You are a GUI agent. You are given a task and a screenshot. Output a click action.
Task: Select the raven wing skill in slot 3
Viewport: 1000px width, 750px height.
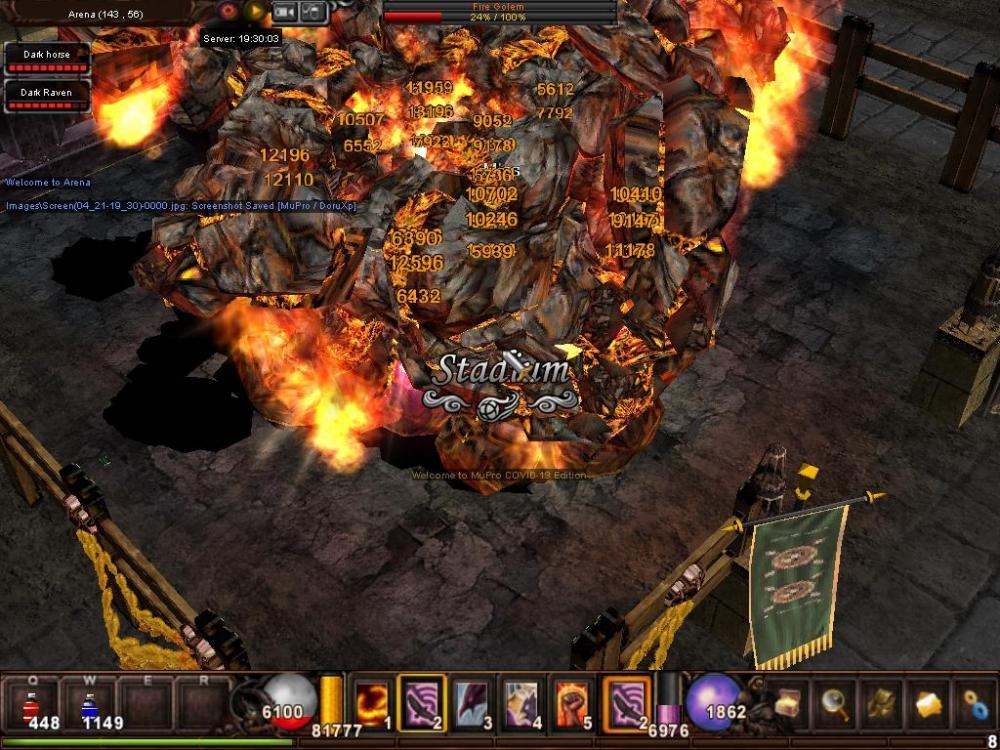point(471,703)
